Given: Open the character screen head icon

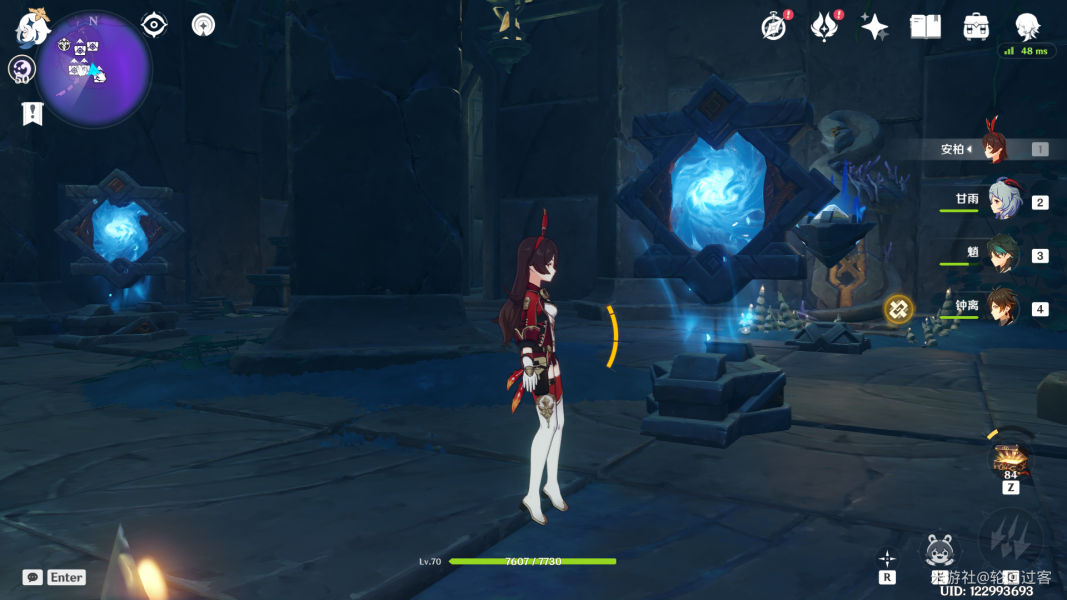Looking at the screenshot, I should (x=1028, y=27).
